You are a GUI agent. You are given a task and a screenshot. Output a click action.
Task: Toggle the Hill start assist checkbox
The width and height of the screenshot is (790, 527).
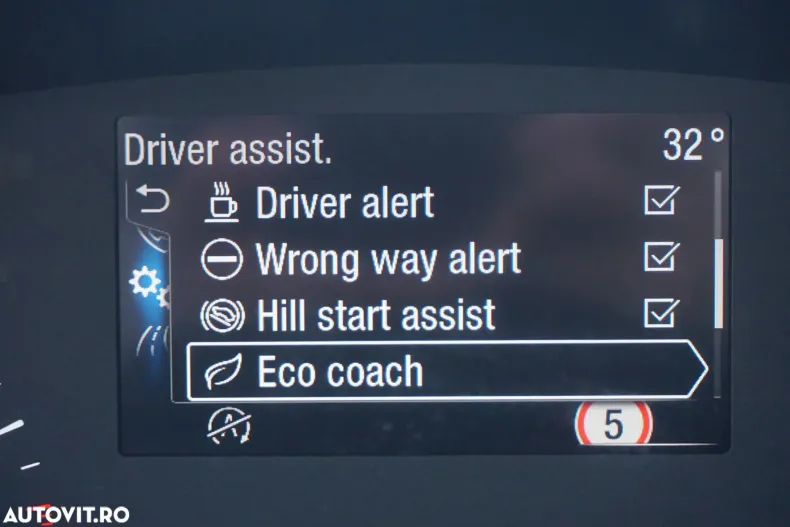pos(661,314)
